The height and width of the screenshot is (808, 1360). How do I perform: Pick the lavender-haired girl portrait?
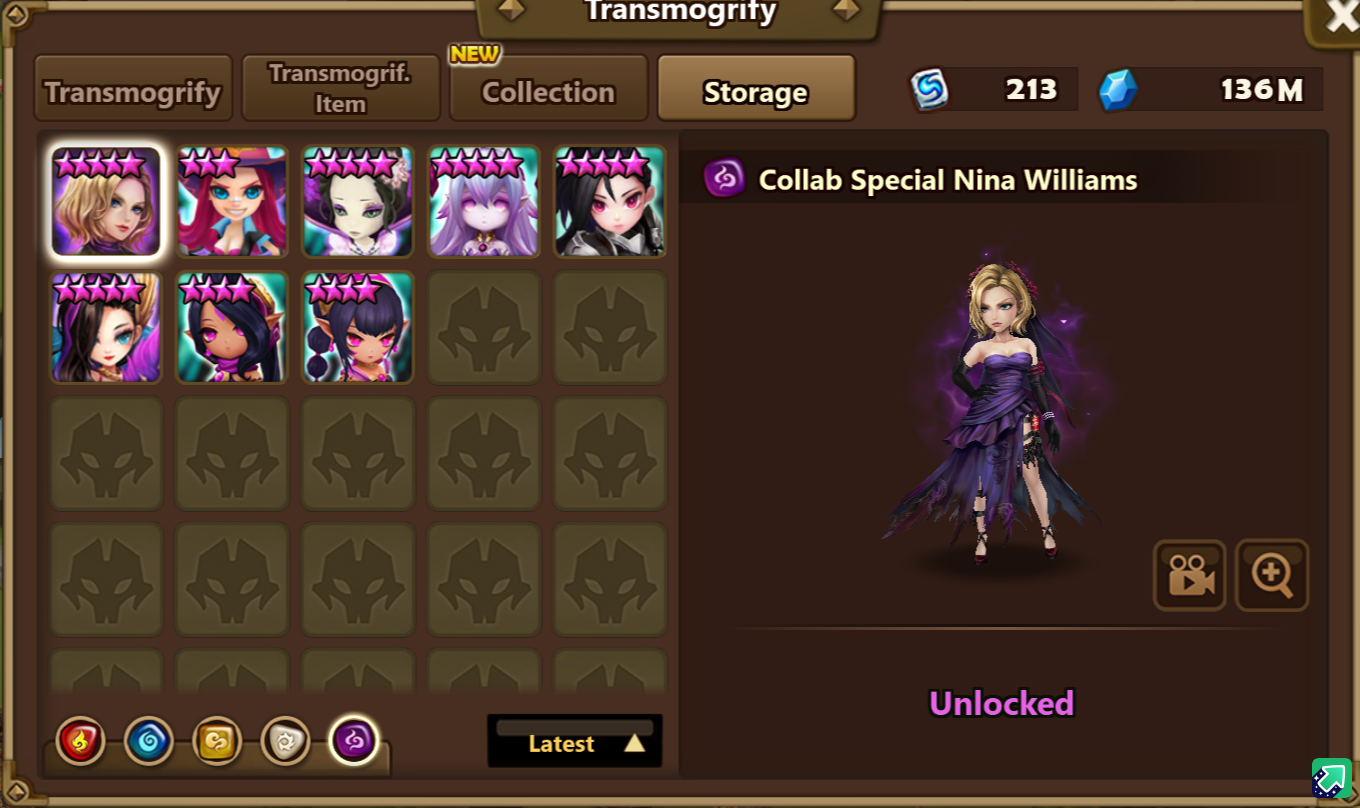click(x=484, y=202)
